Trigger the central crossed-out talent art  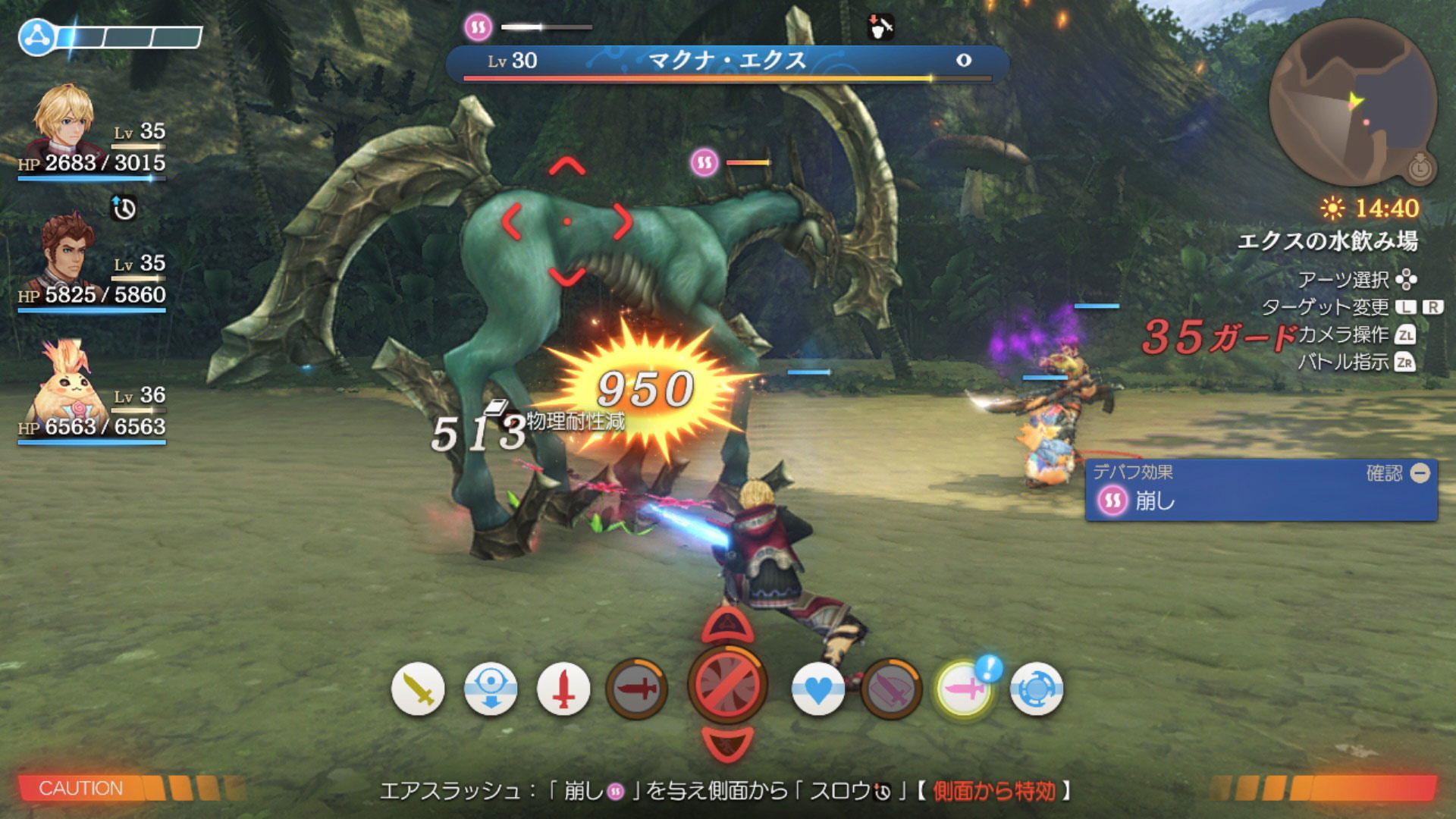727,684
